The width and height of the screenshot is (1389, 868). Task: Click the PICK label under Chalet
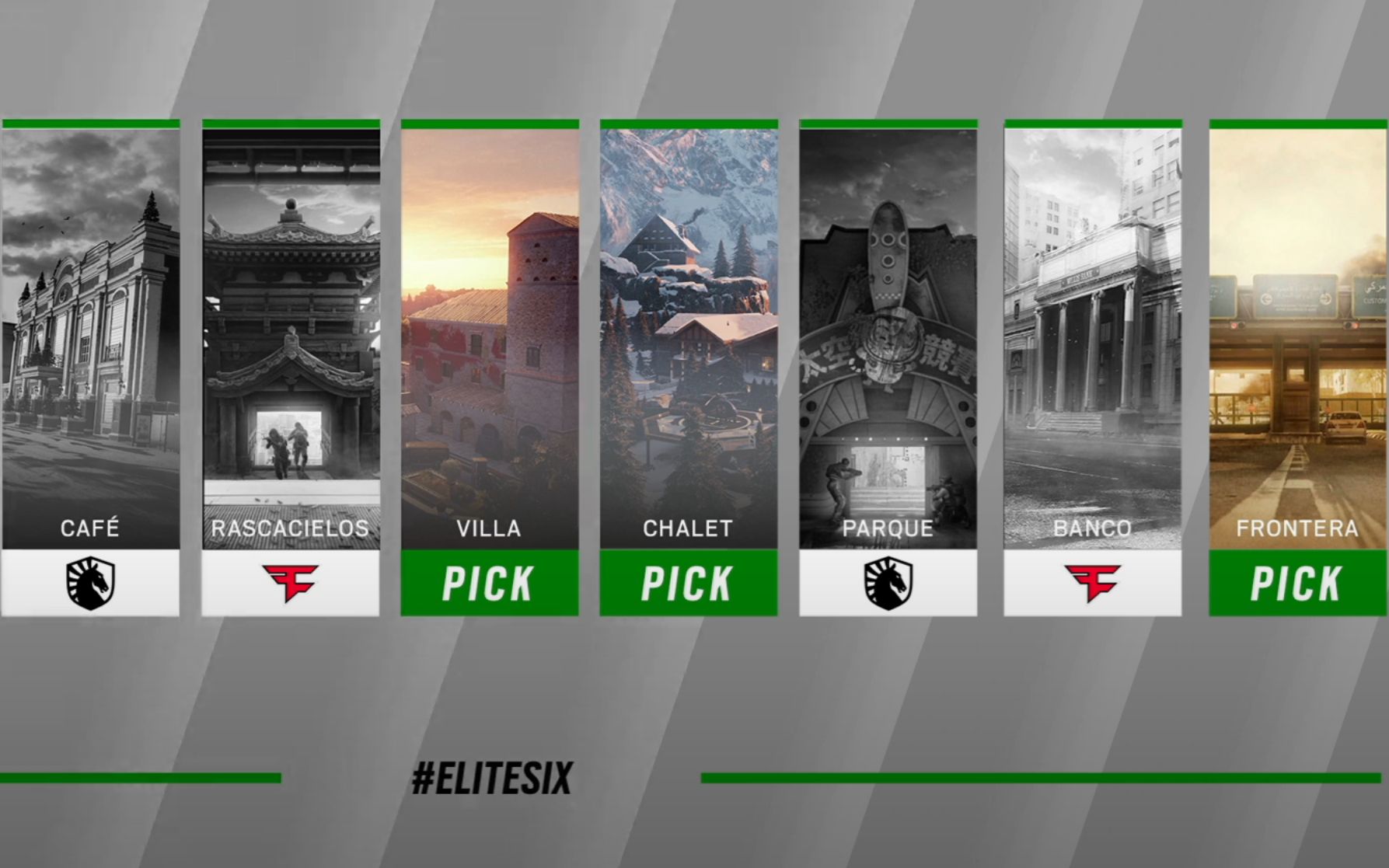tap(688, 583)
